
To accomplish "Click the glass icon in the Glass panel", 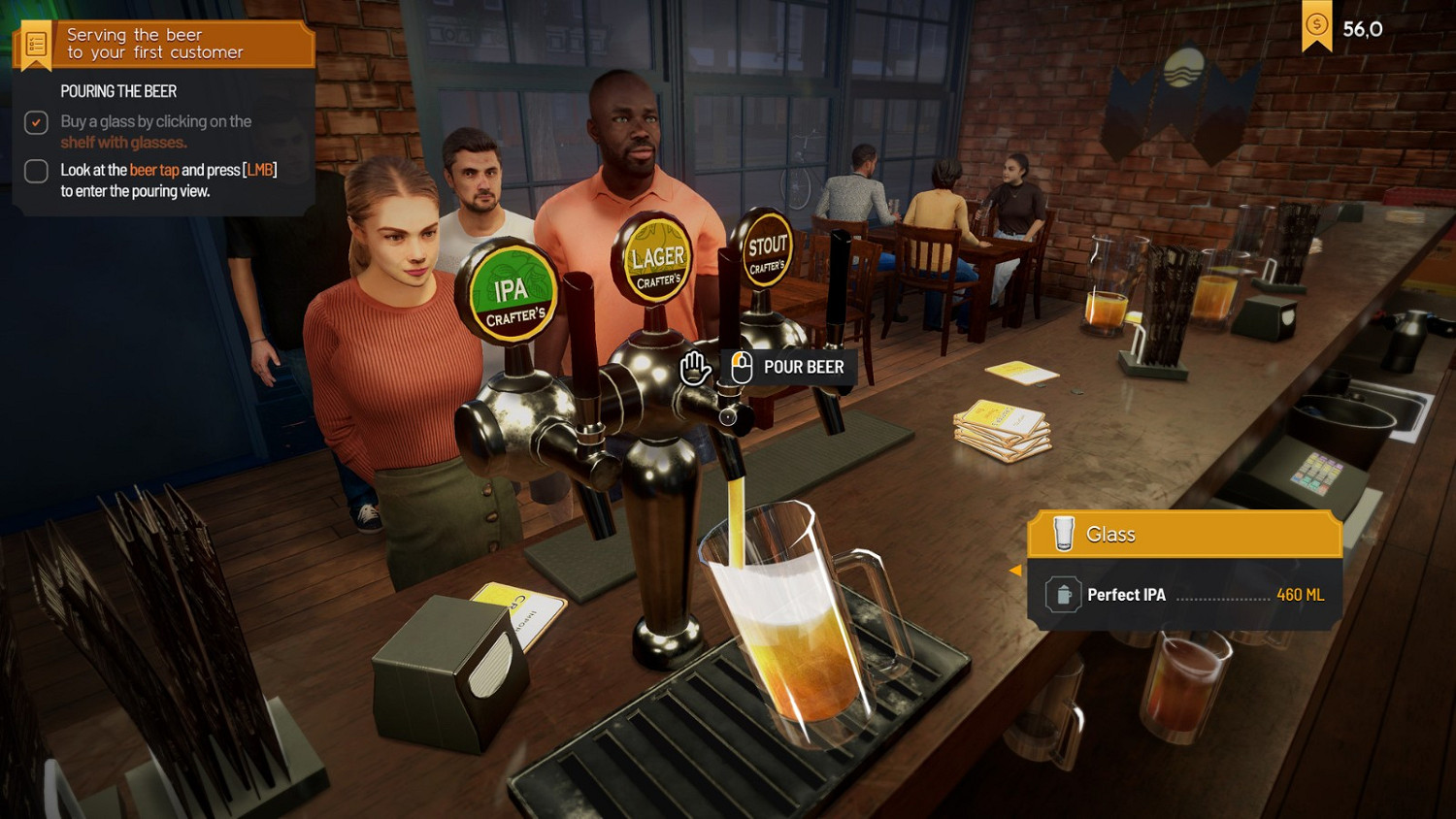I will [1066, 534].
